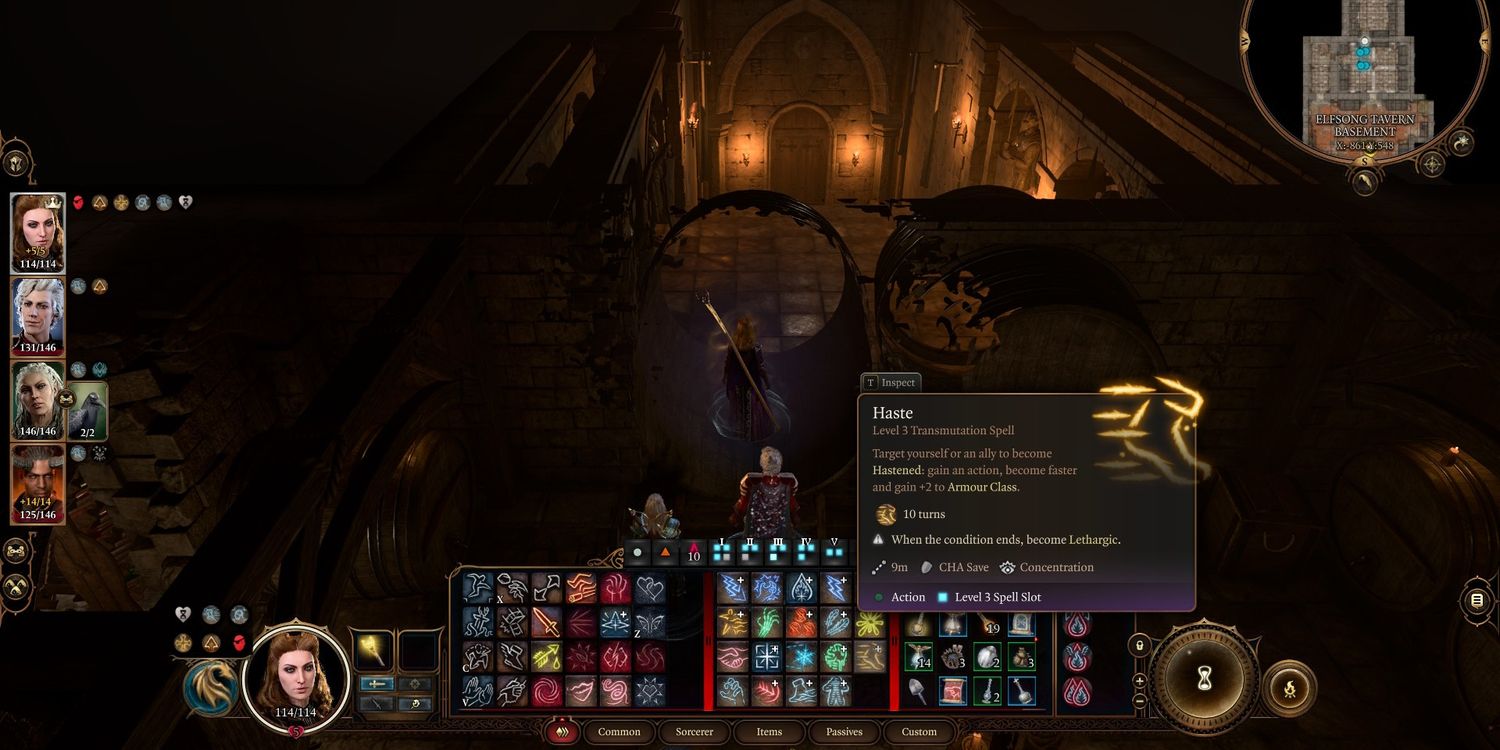
Task: Select the sword attack ability icon
Action: pos(546,623)
